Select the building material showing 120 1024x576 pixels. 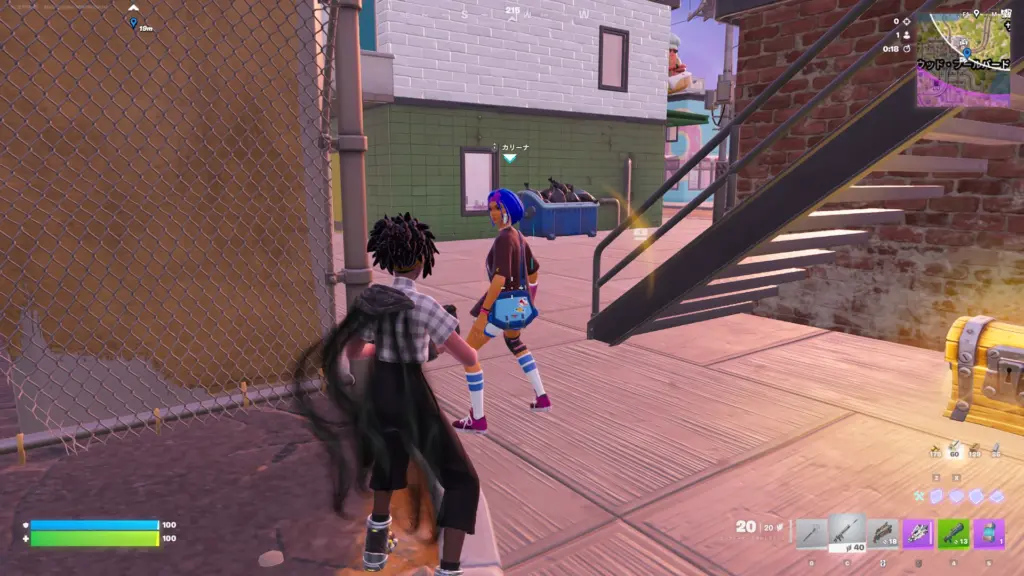(x=975, y=451)
